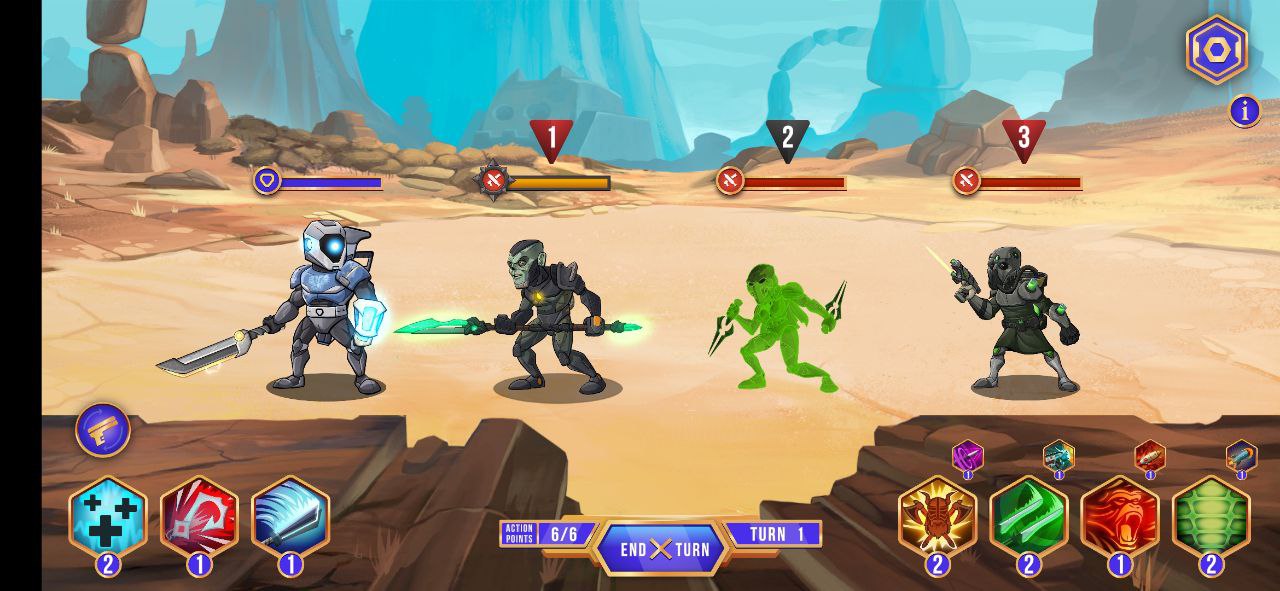The image size is (1280, 591).
Task: Use the small teal robot item
Action: (1058, 457)
